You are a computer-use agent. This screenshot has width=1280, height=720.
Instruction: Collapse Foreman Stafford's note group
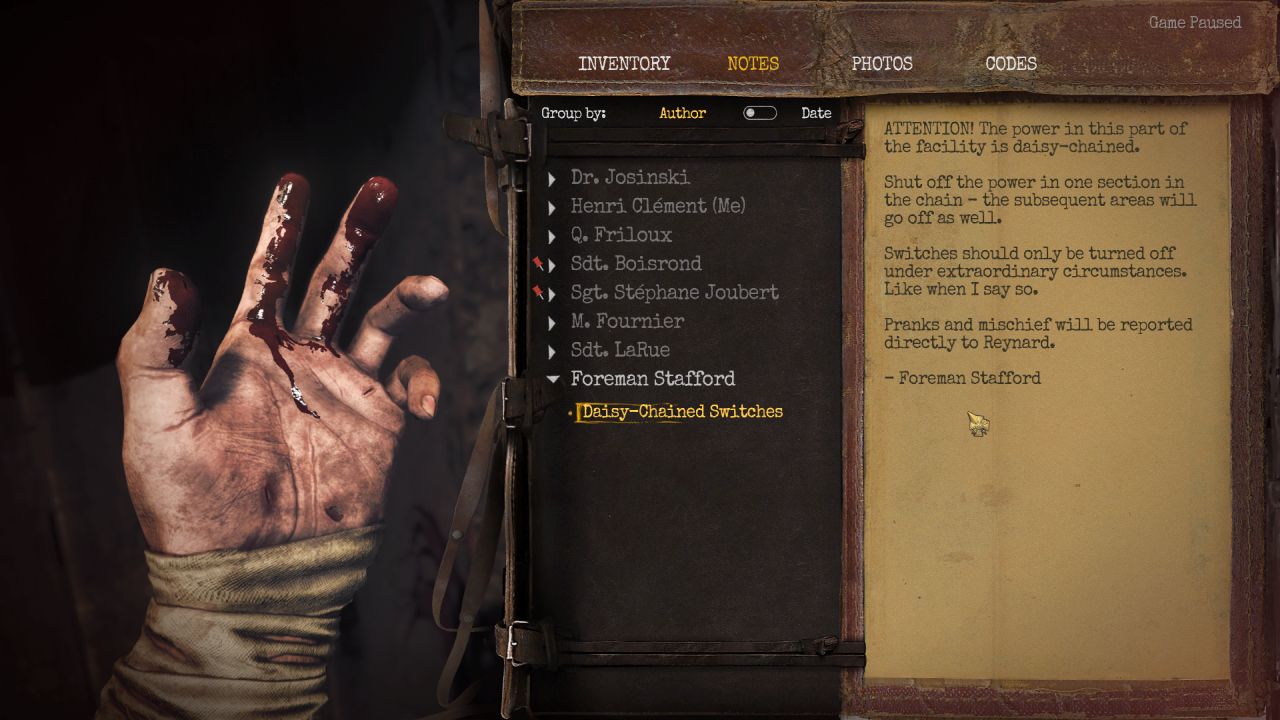pyautogui.click(x=652, y=379)
